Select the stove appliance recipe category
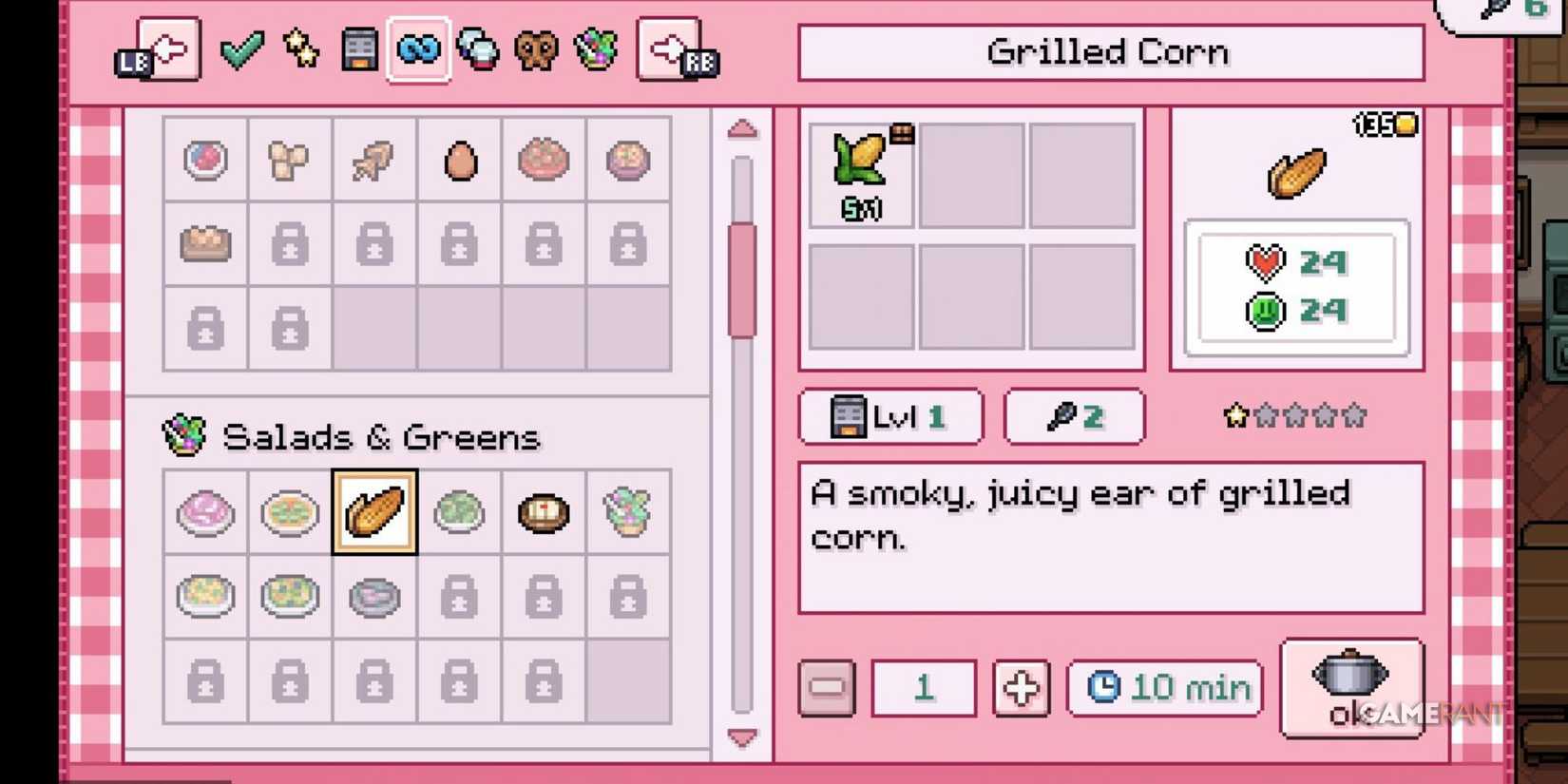Image resolution: width=1568 pixels, height=784 pixels. [358, 50]
